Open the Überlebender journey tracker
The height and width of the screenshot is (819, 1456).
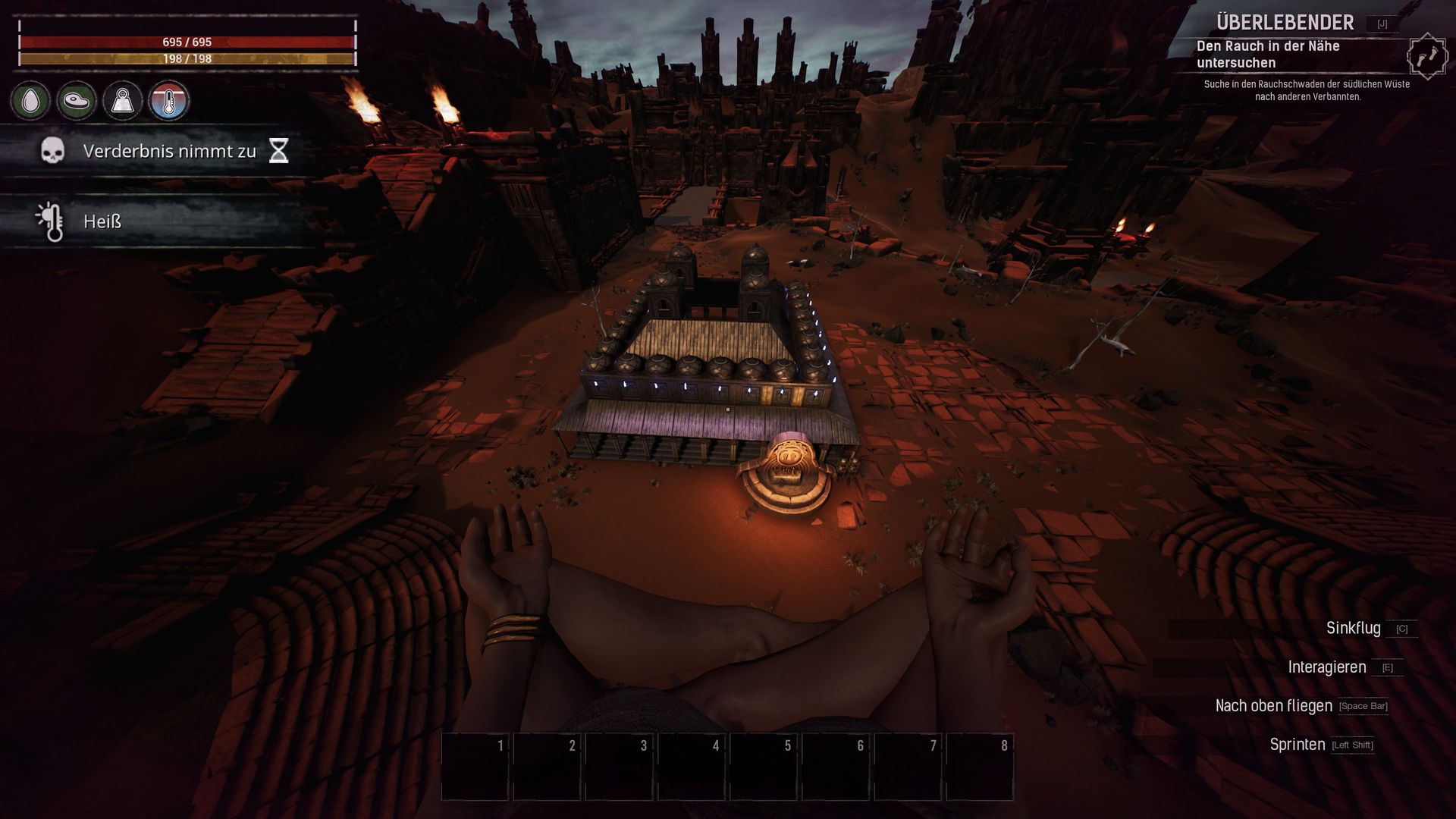click(x=1274, y=23)
